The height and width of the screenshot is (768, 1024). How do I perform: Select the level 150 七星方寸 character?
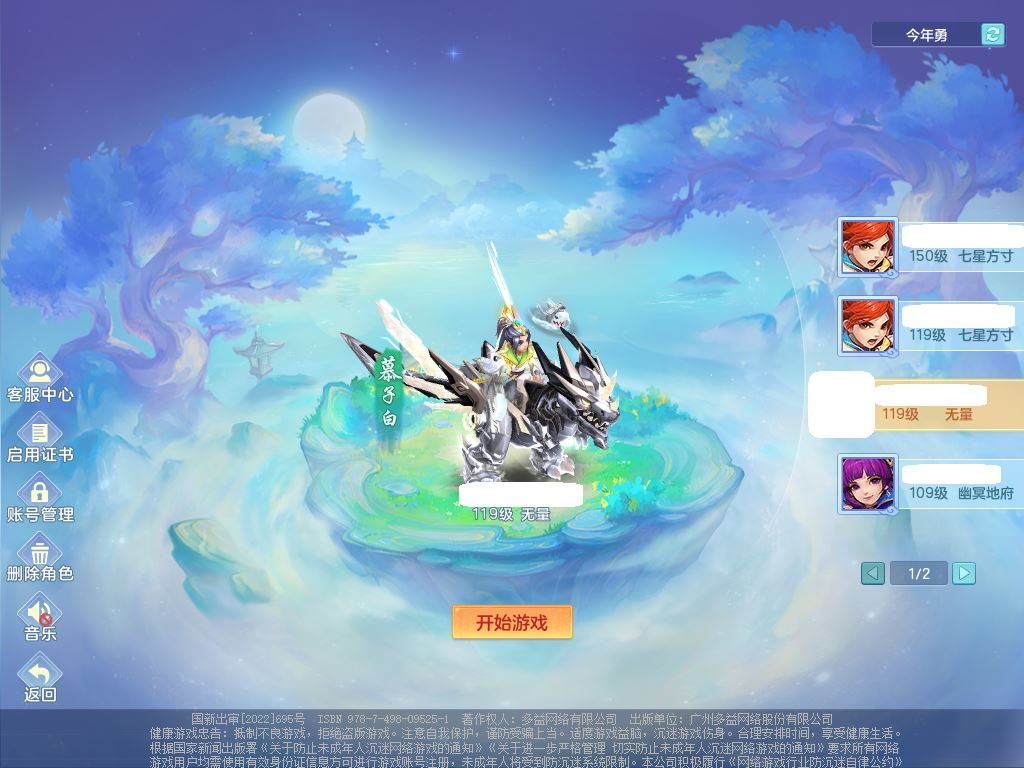tap(930, 247)
